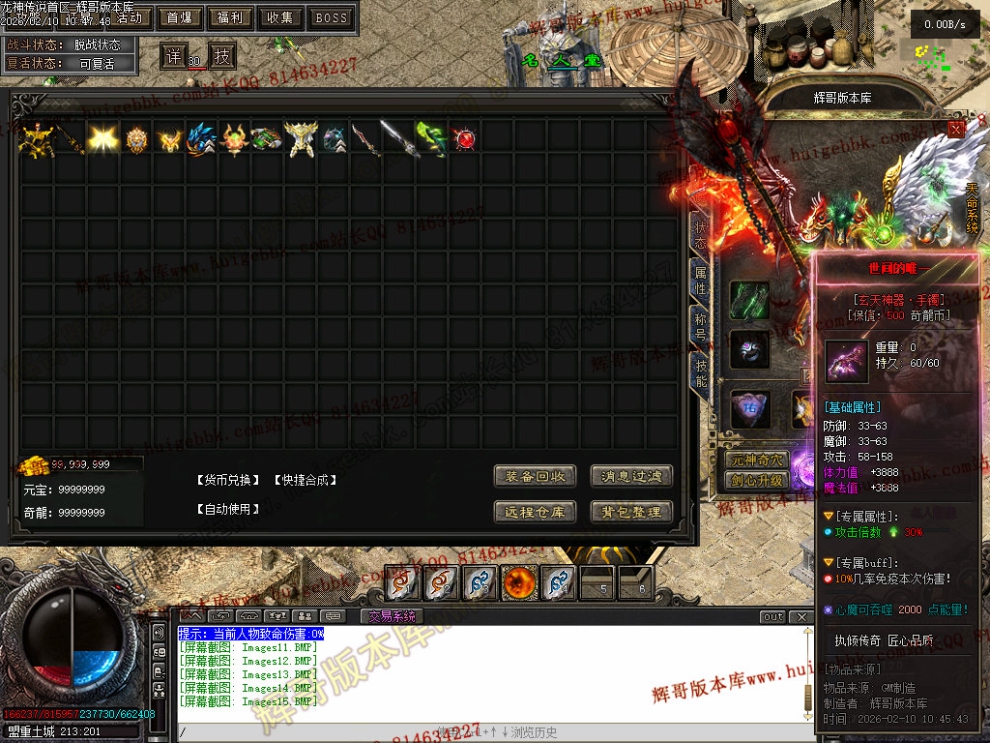Switch to the 属性 attributes tab
The image size is (990, 743).
coord(701,279)
